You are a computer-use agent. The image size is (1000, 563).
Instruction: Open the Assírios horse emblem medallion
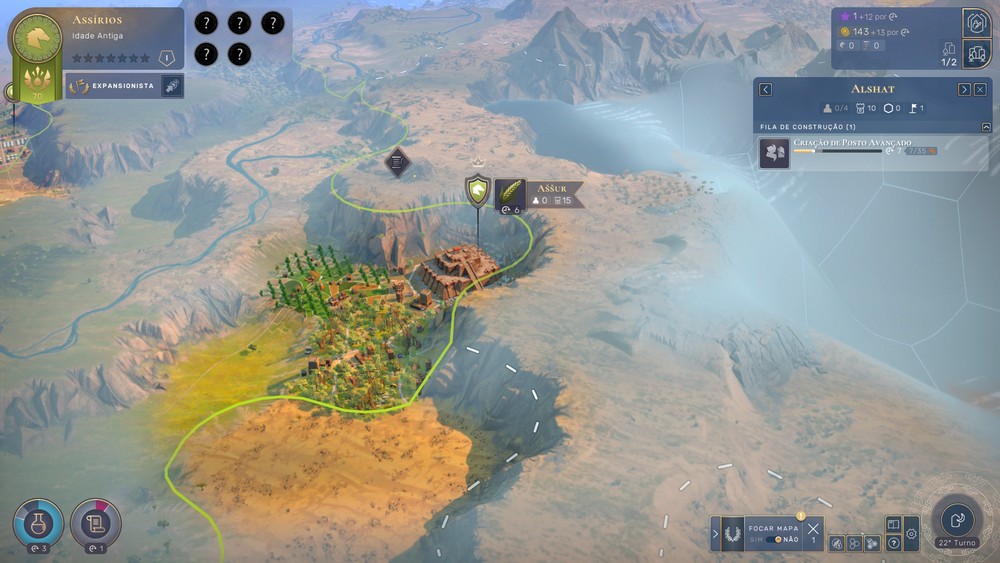click(36, 38)
